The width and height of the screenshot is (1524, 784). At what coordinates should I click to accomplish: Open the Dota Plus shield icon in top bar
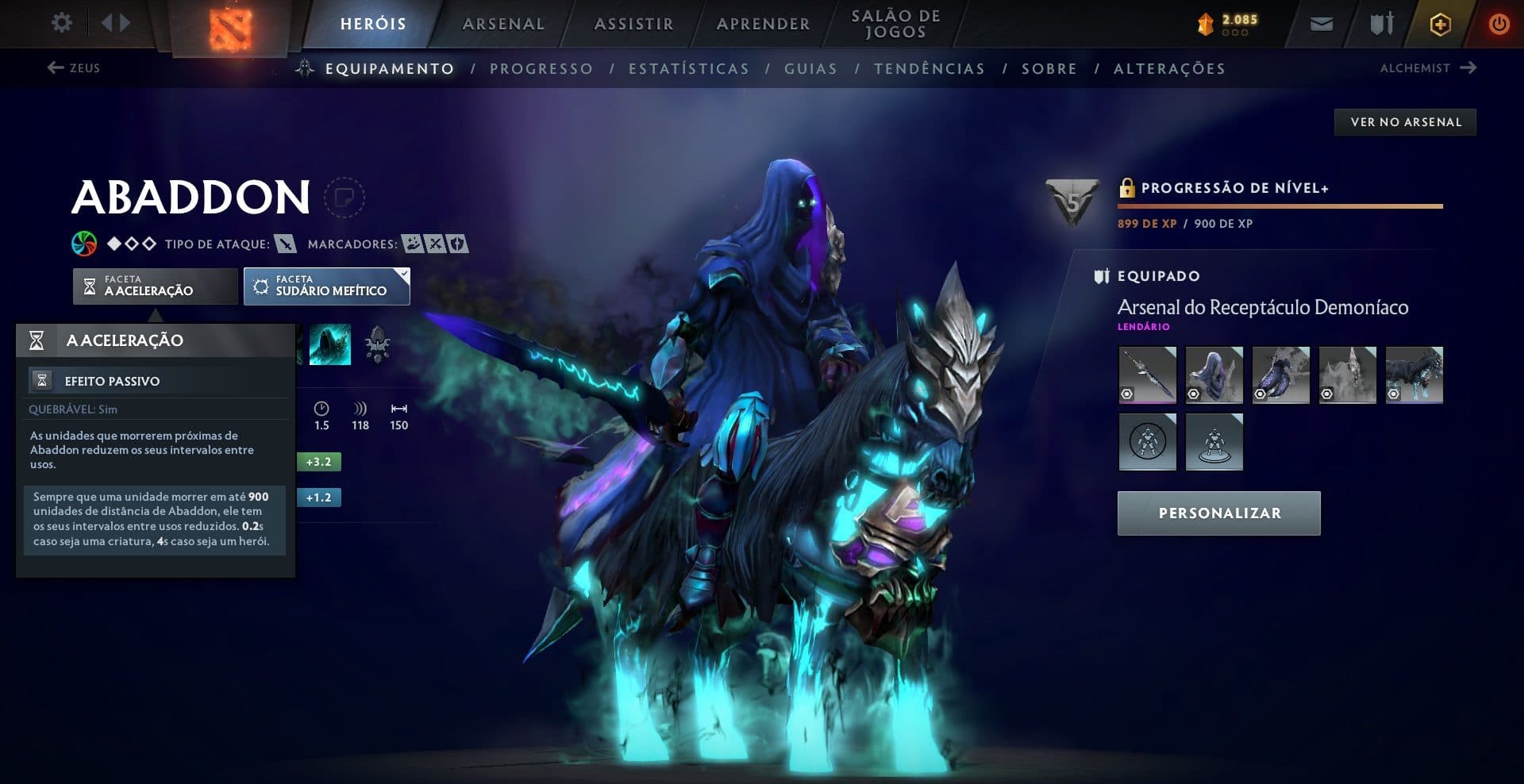click(1439, 23)
